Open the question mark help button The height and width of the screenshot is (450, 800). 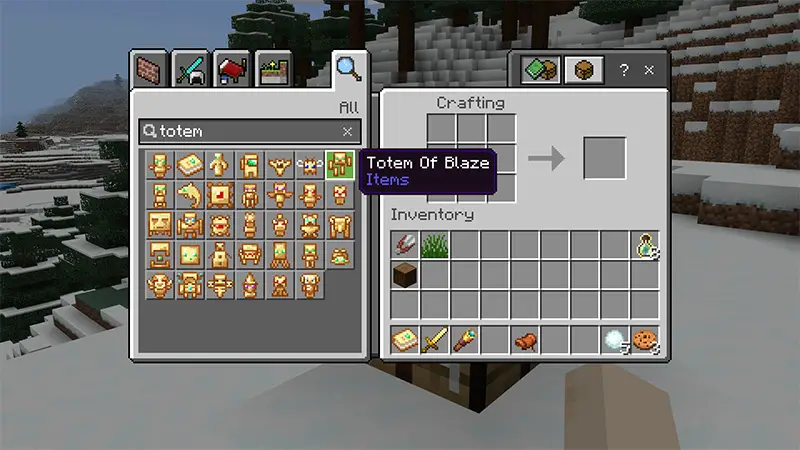click(x=623, y=70)
